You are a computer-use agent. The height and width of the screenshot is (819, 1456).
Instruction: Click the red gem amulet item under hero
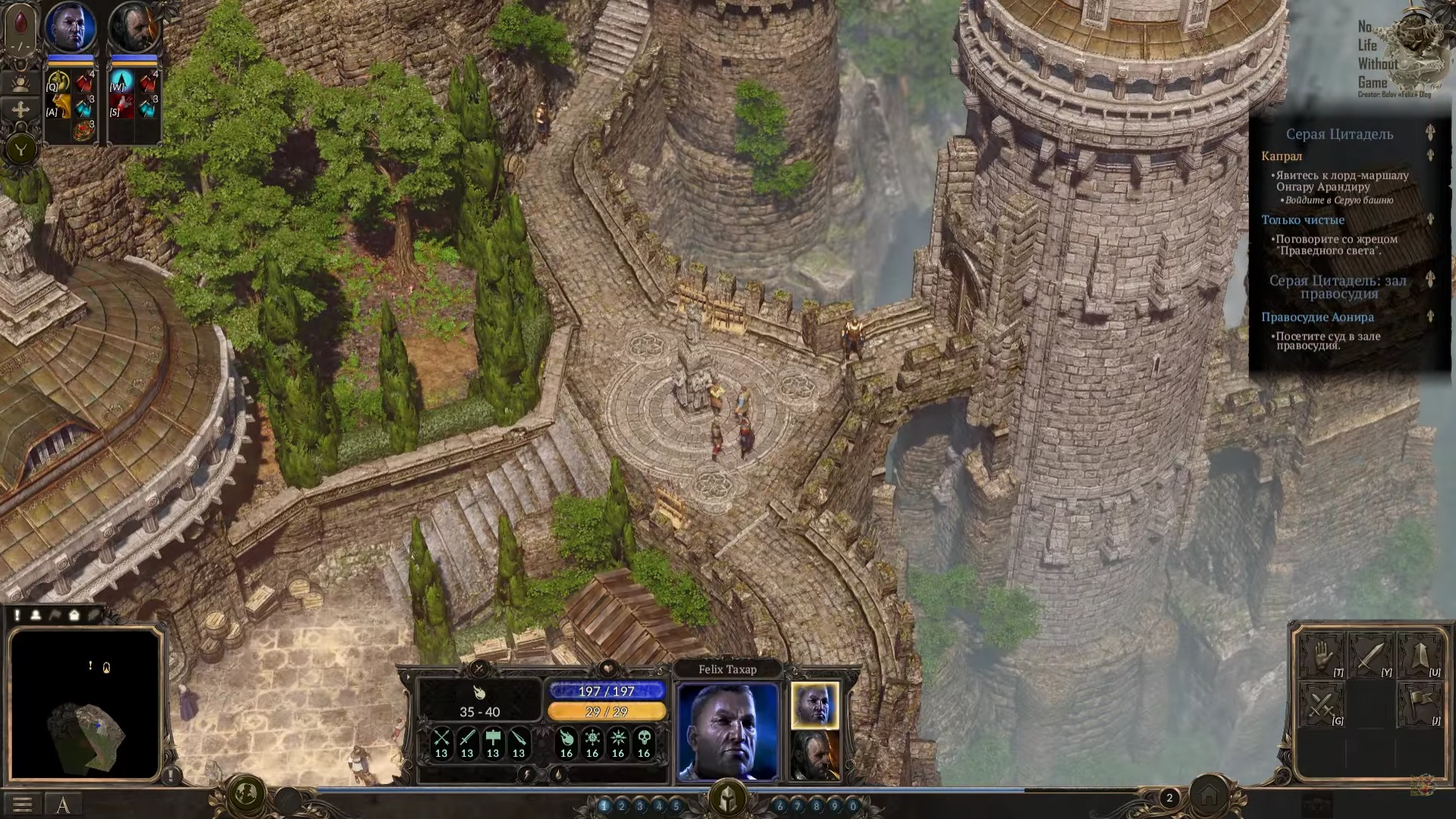point(83,130)
